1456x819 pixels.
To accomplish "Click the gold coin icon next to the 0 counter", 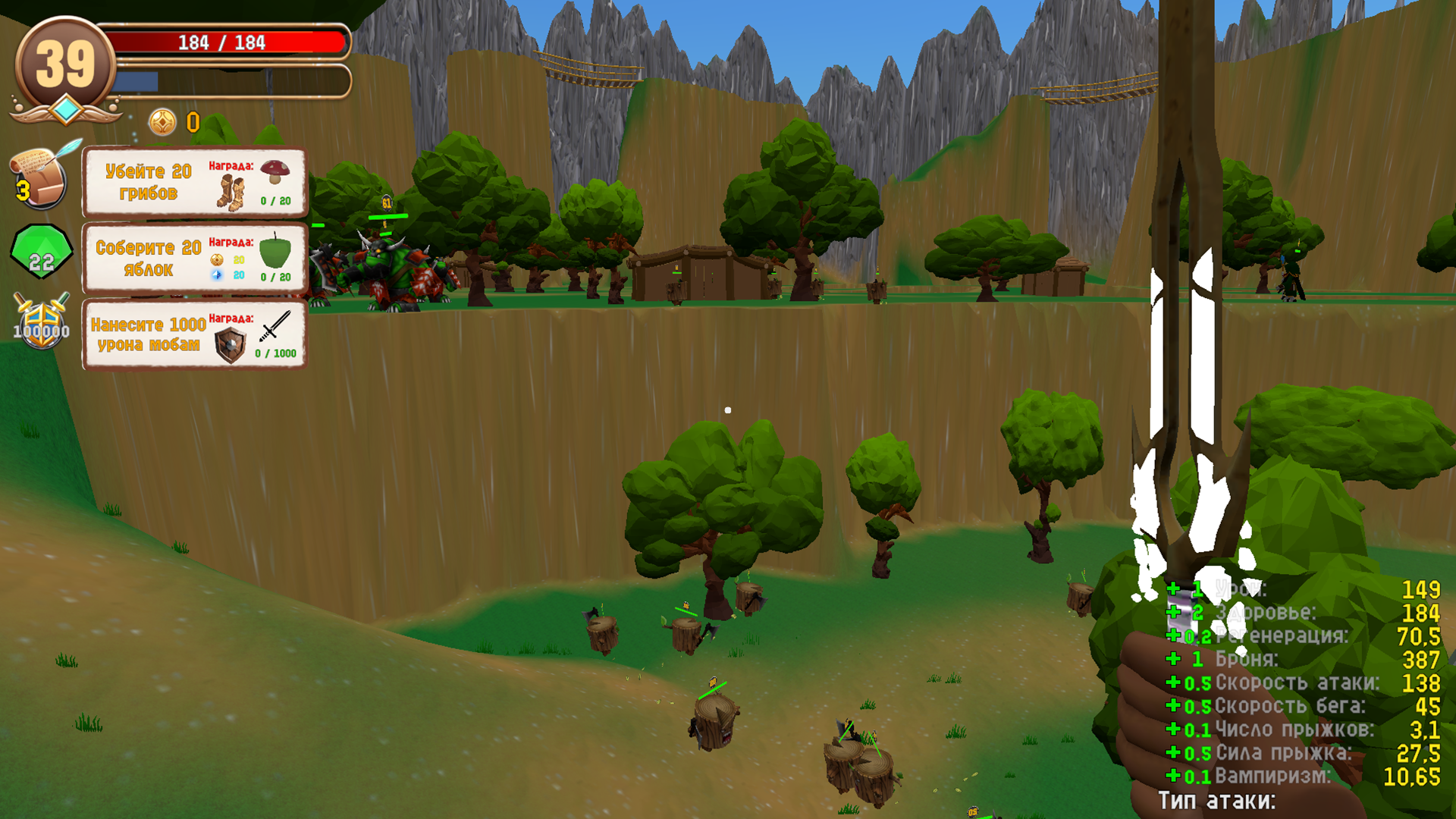I will (x=162, y=121).
